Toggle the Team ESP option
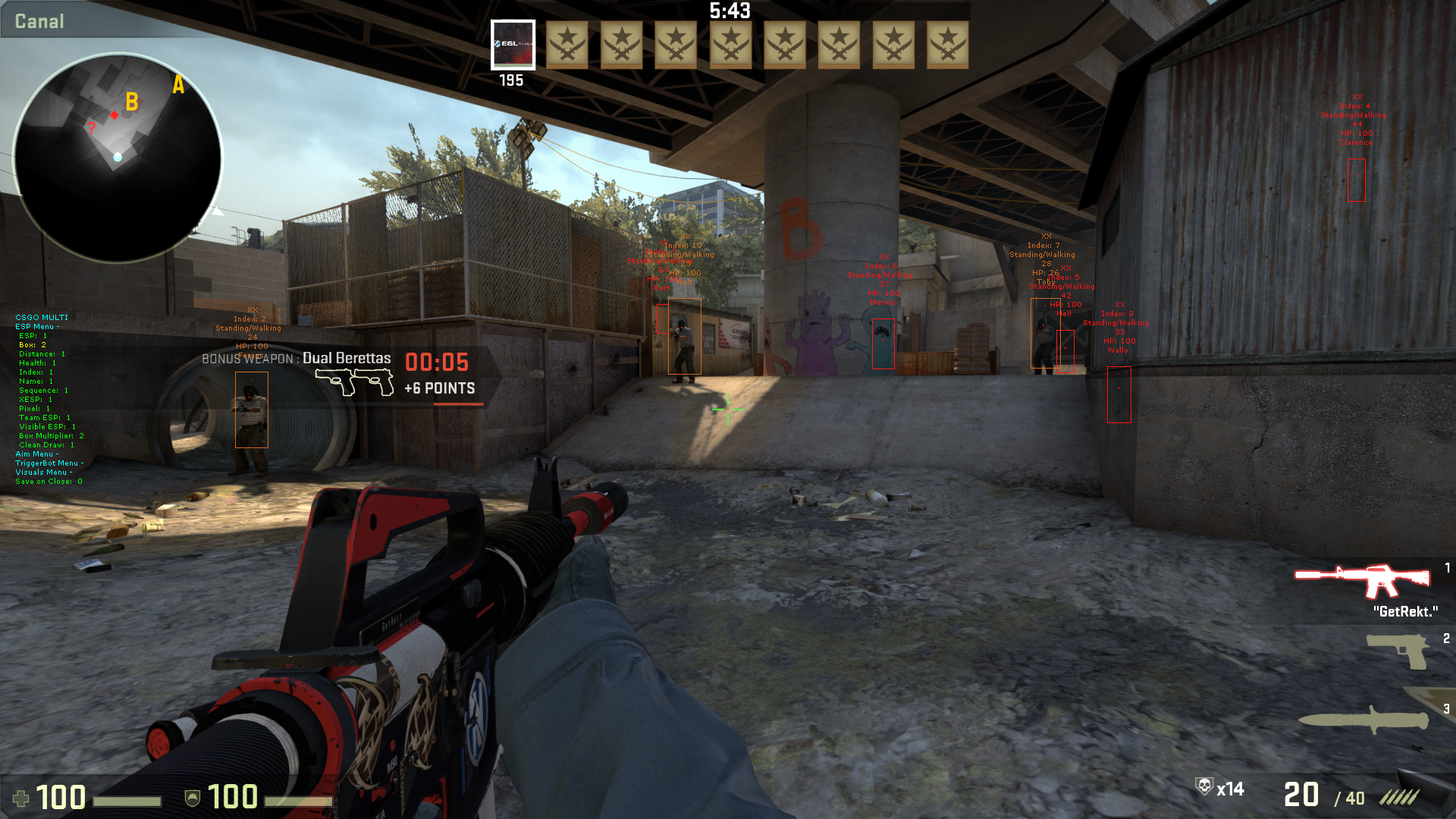Screen dimensions: 1456x819 44,418
